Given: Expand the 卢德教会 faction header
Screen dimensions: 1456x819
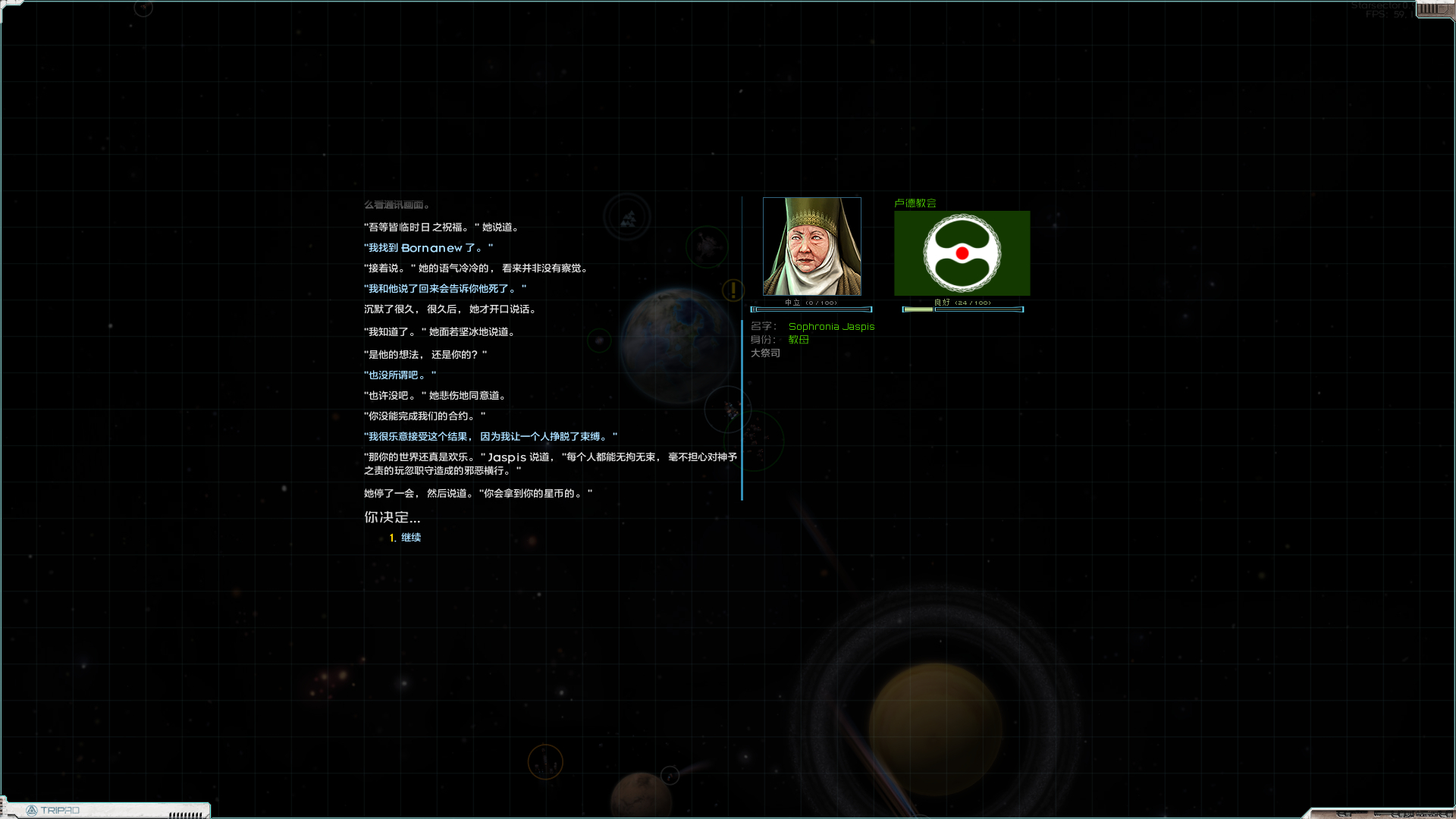Looking at the screenshot, I should coord(916,203).
